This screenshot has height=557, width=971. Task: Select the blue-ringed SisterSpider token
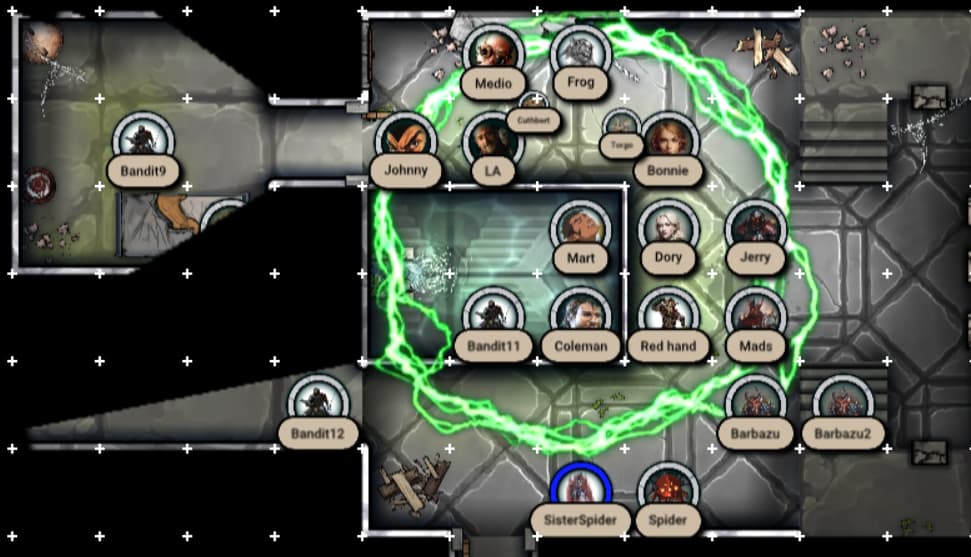tap(580, 491)
